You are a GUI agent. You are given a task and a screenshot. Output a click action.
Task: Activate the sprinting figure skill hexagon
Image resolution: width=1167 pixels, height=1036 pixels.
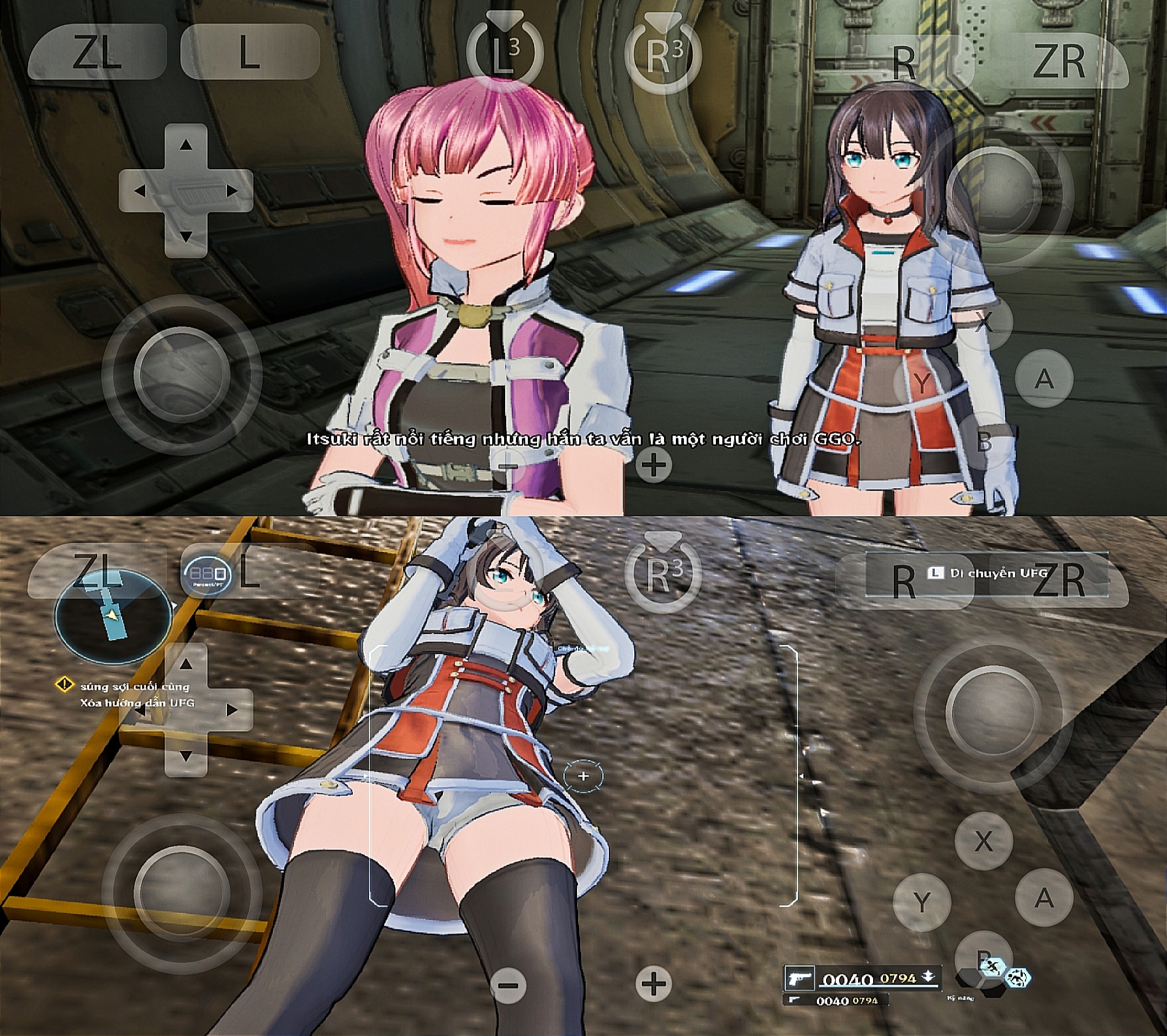(992, 967)
